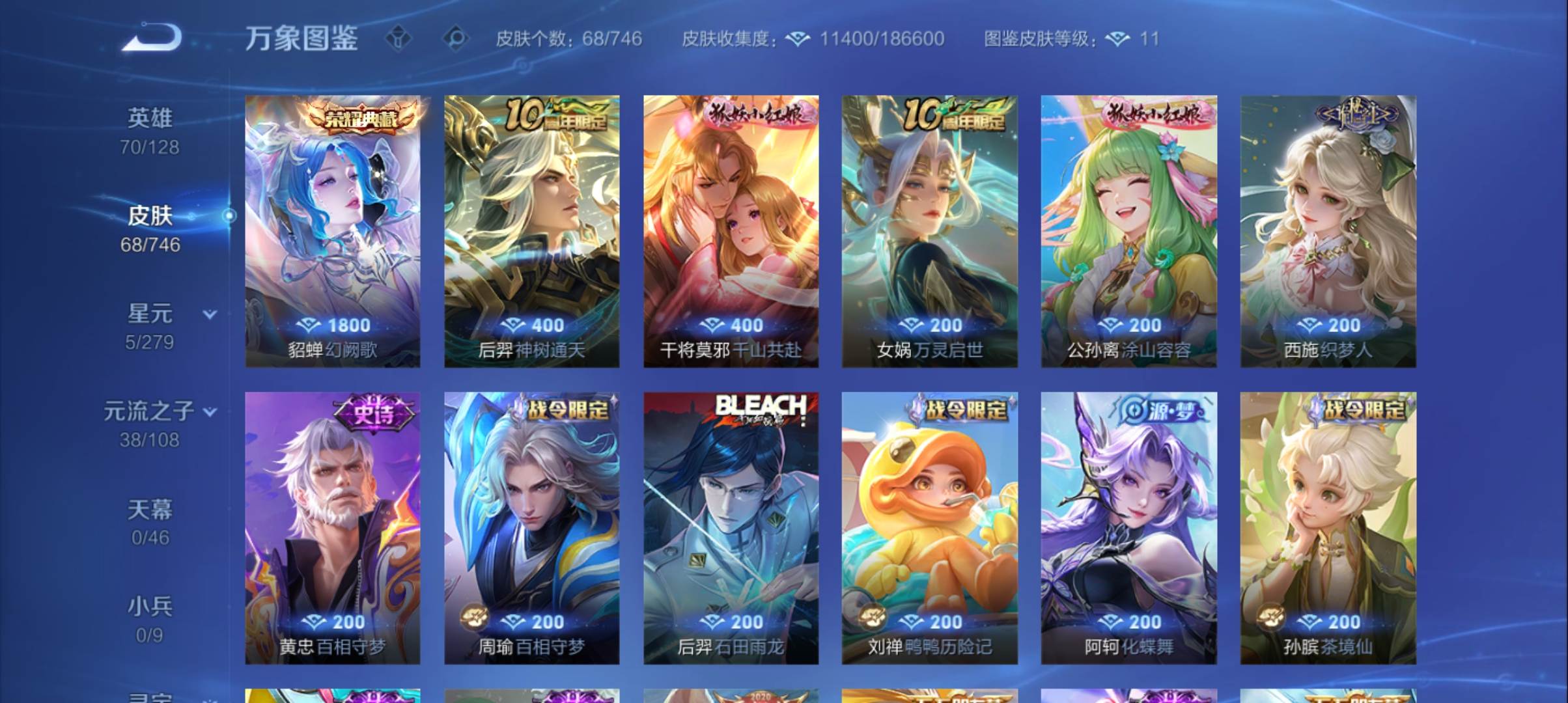This screenshot has height=703, width=1568.
Task: Click the diamond icon beside 图鉴皮肤等级
Action: pos(1117,39)
